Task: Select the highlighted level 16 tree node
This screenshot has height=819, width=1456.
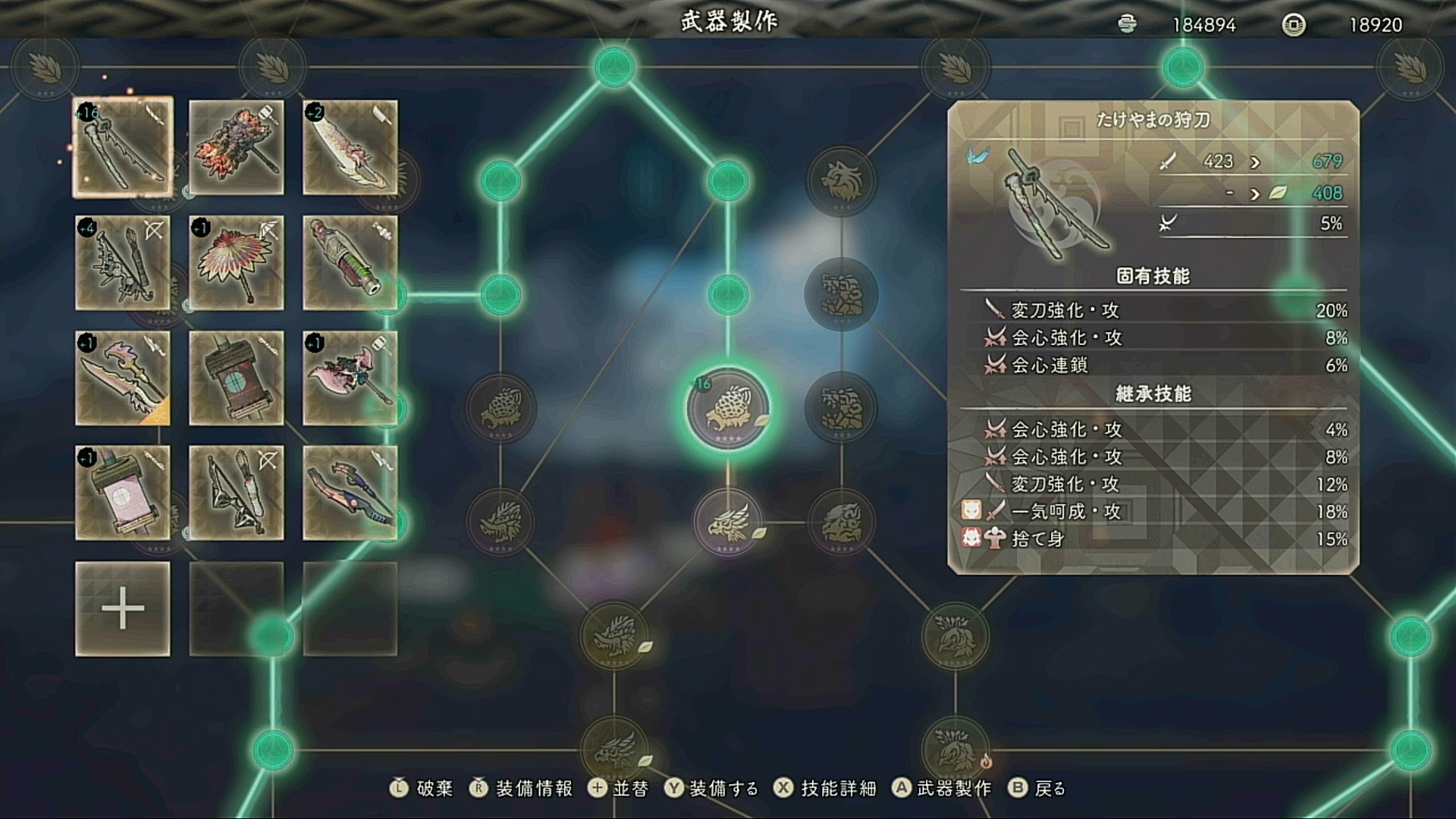Action: [728, 409]
